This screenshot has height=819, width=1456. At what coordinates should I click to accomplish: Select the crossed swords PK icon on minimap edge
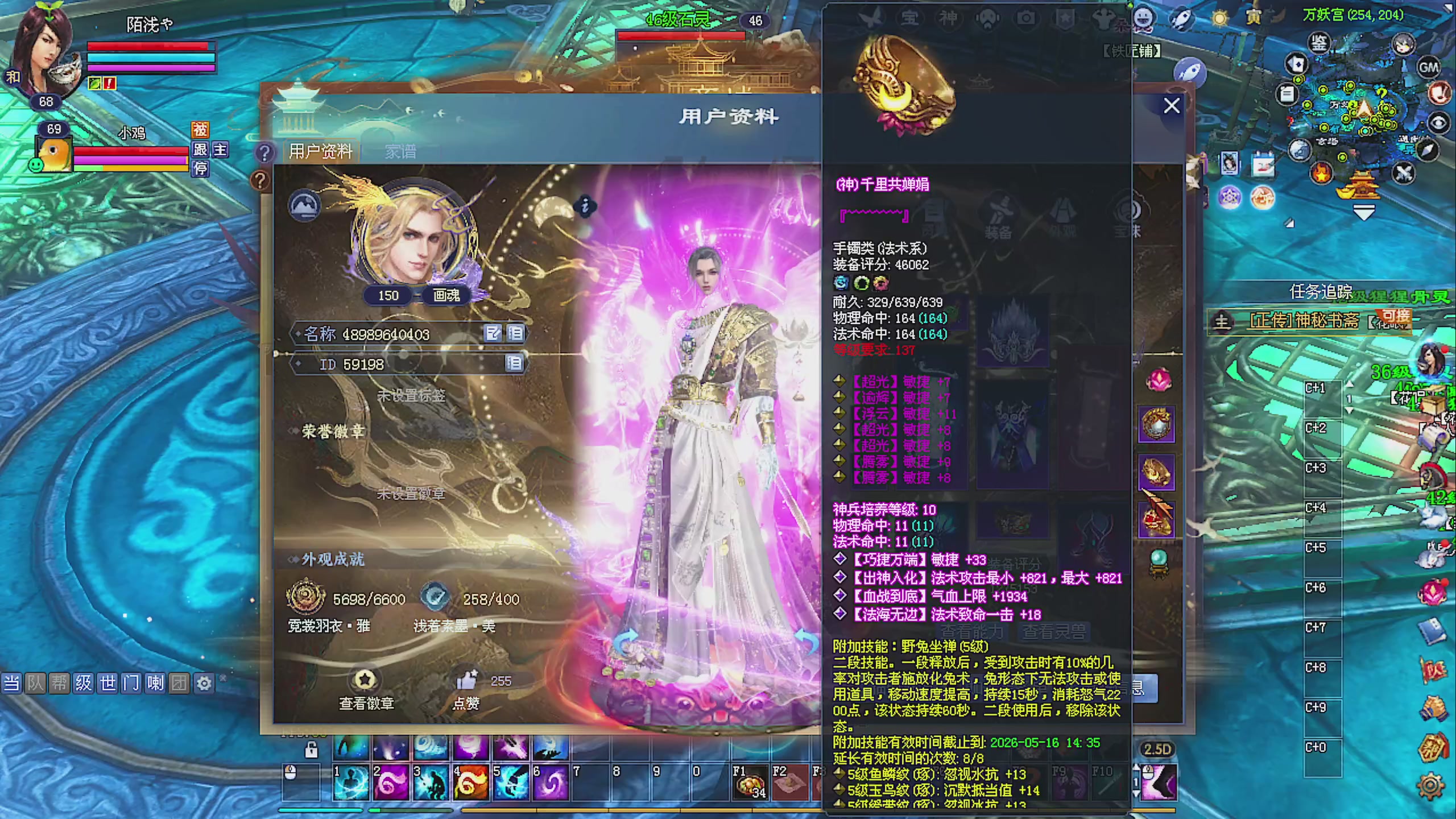(1403, 172)
